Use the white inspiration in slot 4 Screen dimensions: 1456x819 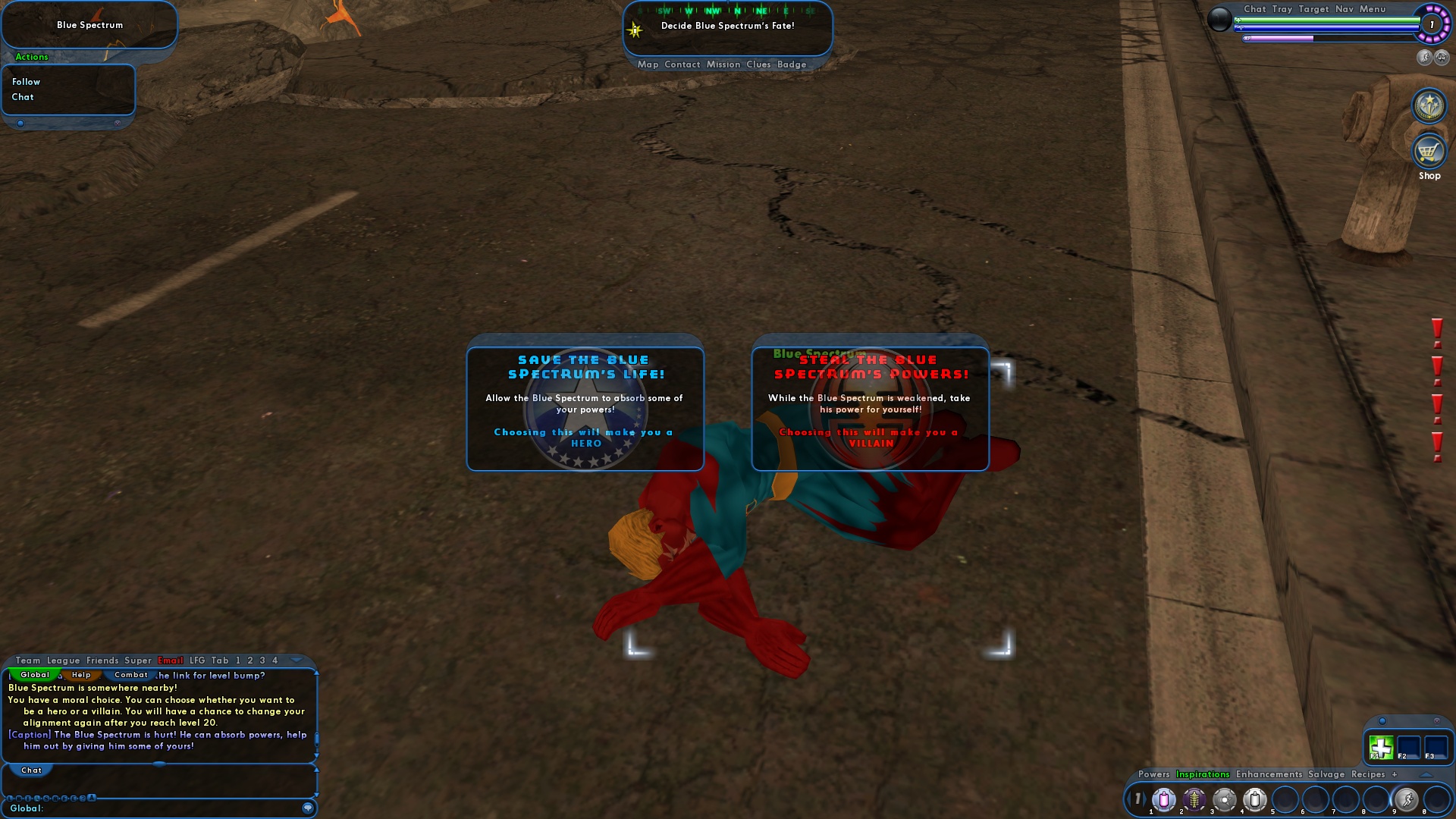(x=1255, y=799)
